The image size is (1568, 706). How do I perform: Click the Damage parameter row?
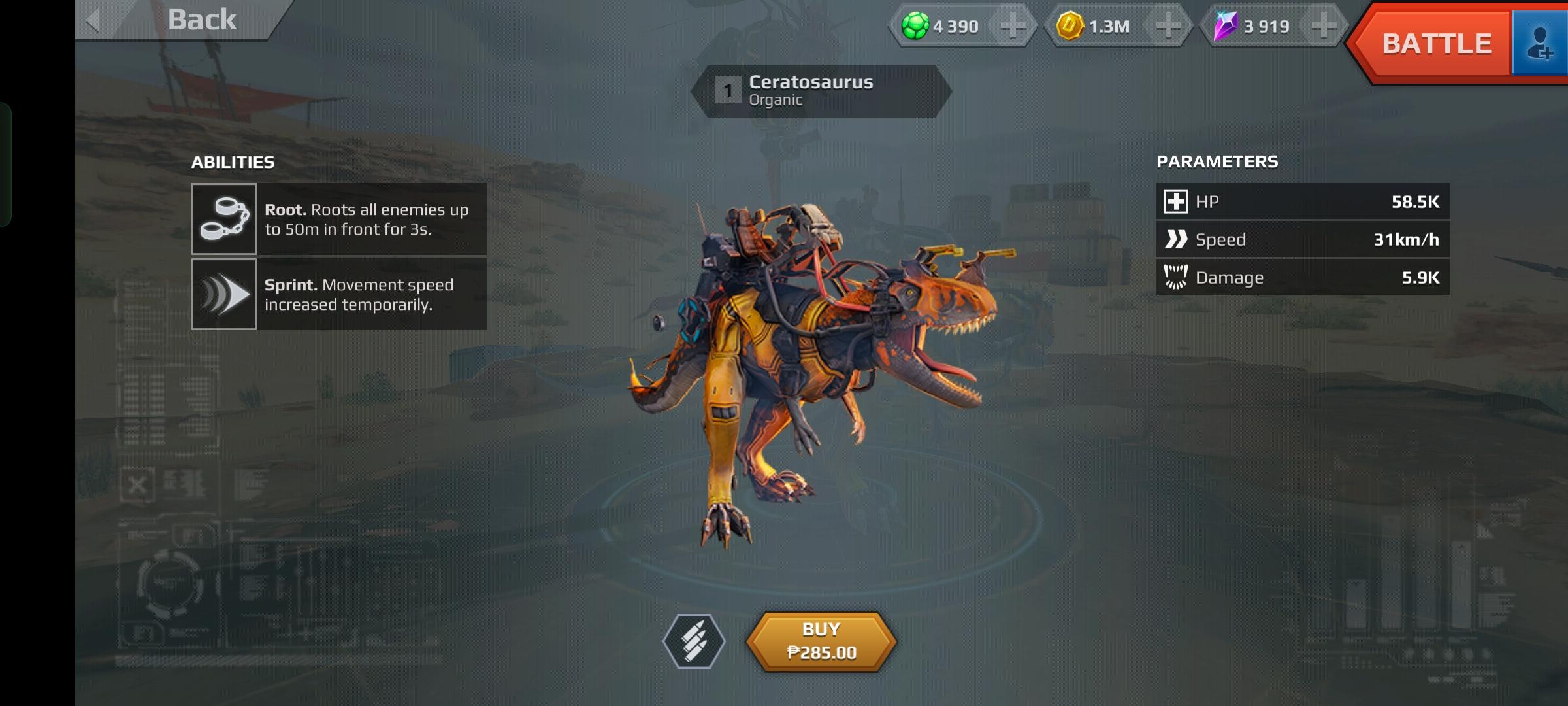[1303, 278]
